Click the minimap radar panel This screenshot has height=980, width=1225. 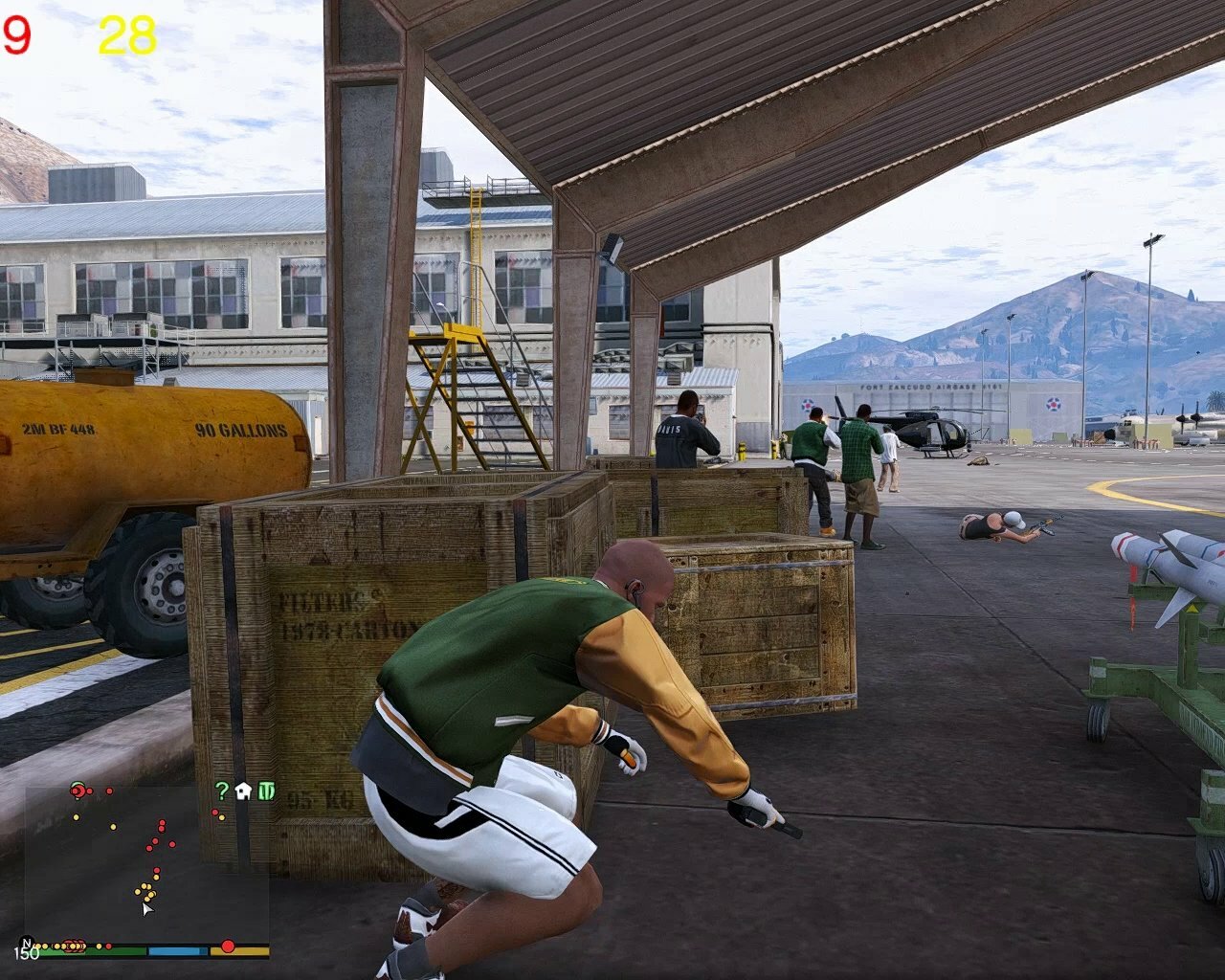pos(145,861)
